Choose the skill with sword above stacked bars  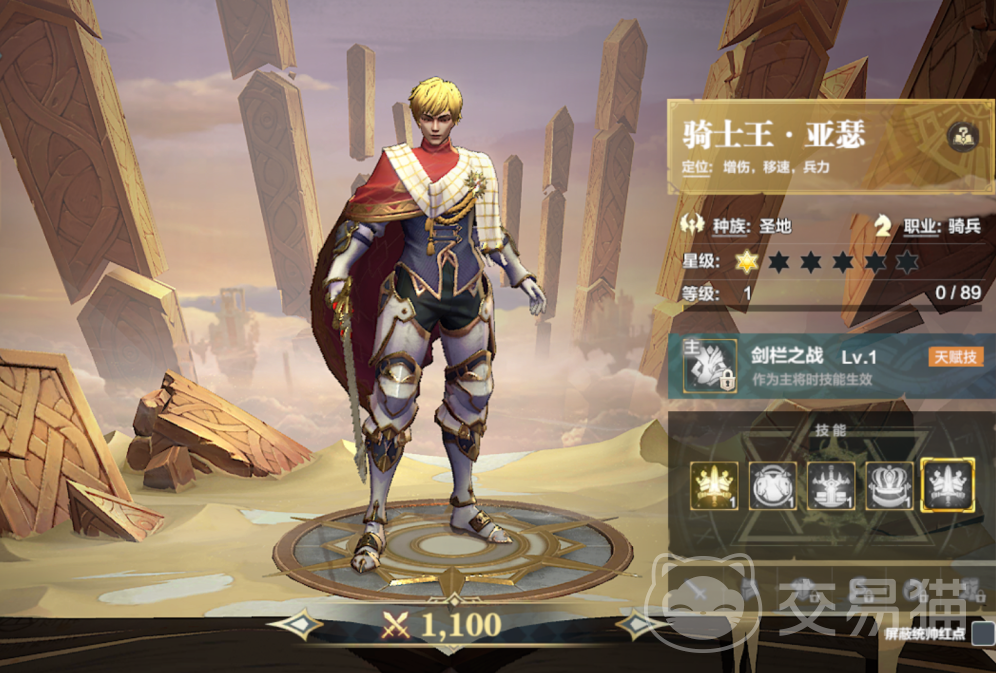pos(831,485)
